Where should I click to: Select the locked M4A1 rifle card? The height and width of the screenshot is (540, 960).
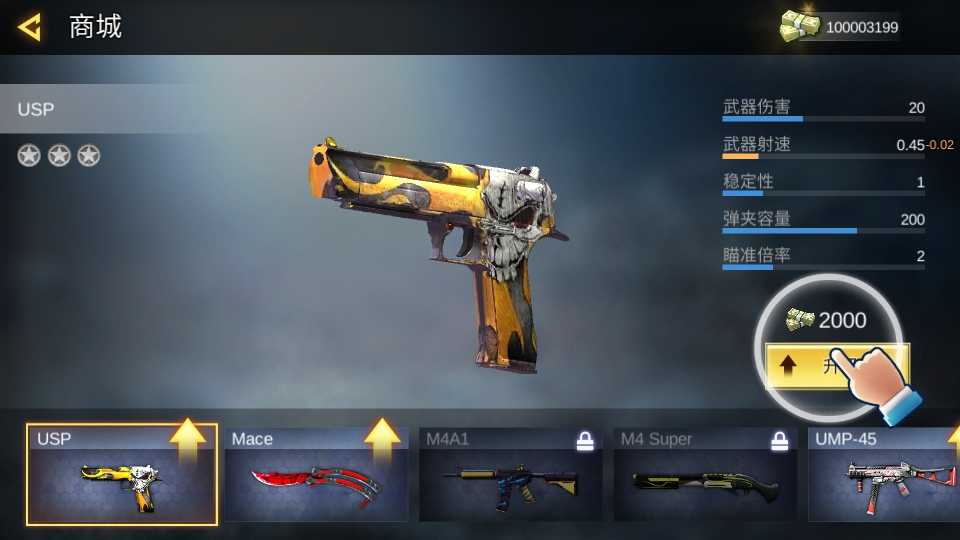pyautogui.click(x=510, y=475)
